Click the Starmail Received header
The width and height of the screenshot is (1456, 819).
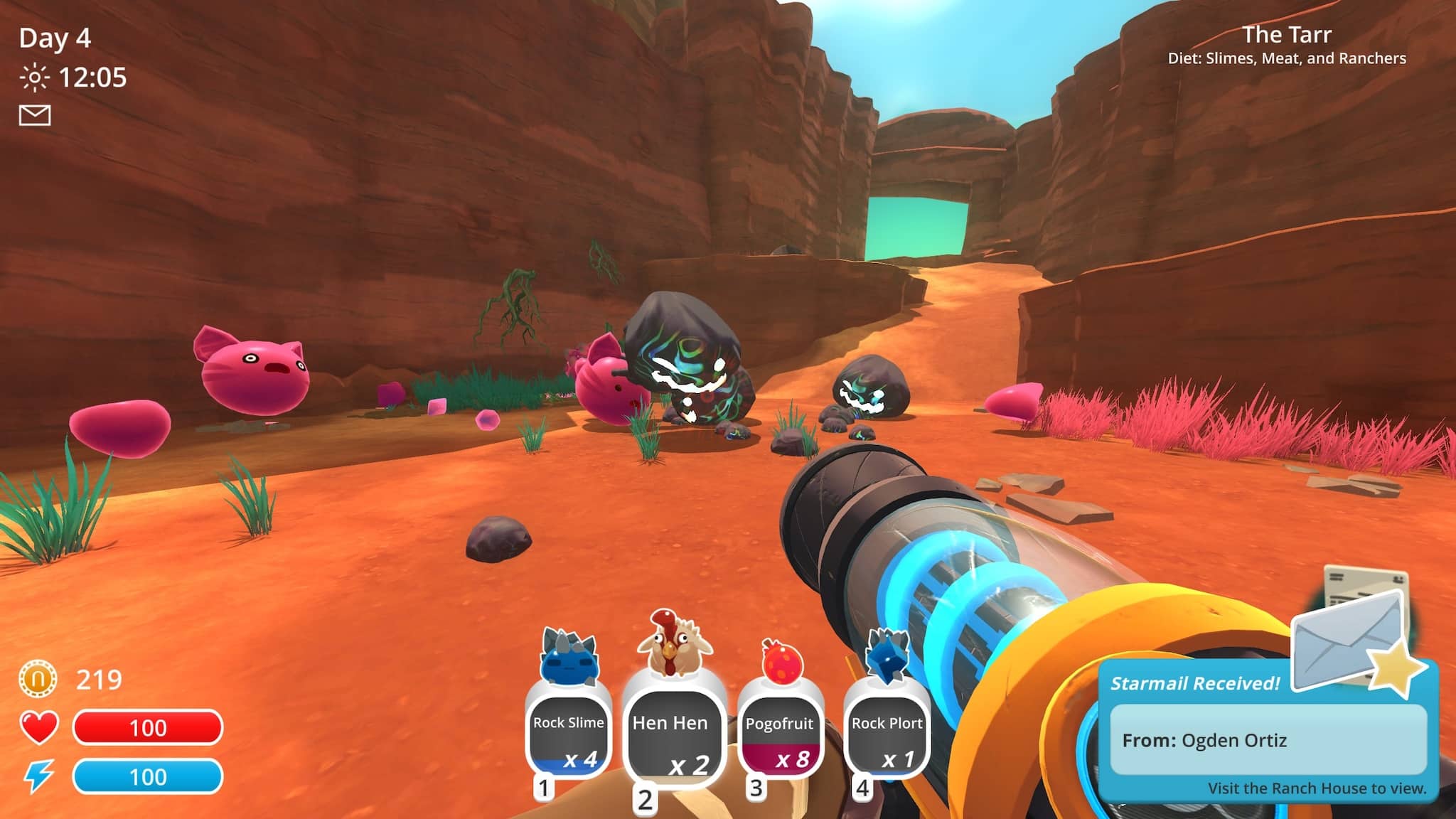click(1196, 684)
